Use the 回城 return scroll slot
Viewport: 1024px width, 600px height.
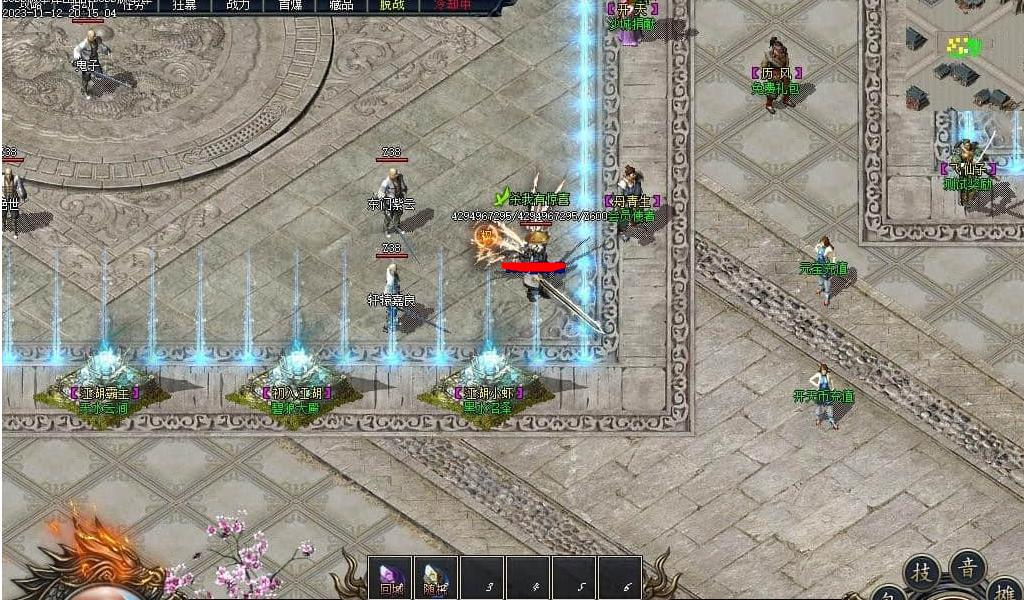pos(390,578)
